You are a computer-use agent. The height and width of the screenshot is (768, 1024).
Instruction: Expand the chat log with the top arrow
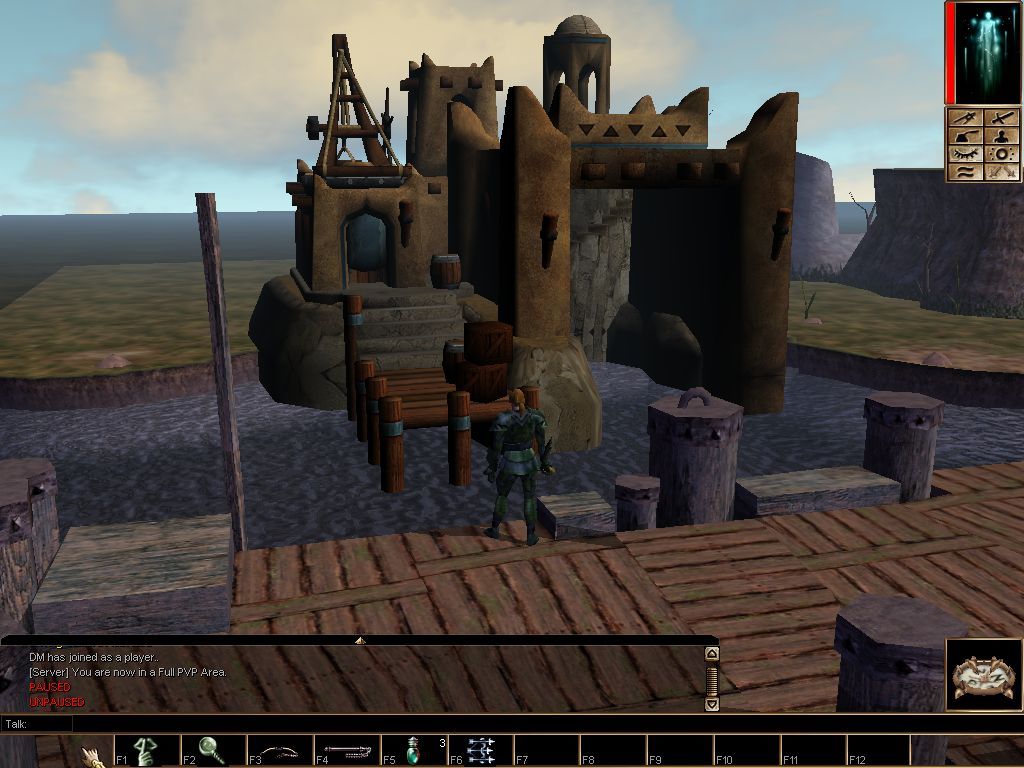(x=360, y=640)
